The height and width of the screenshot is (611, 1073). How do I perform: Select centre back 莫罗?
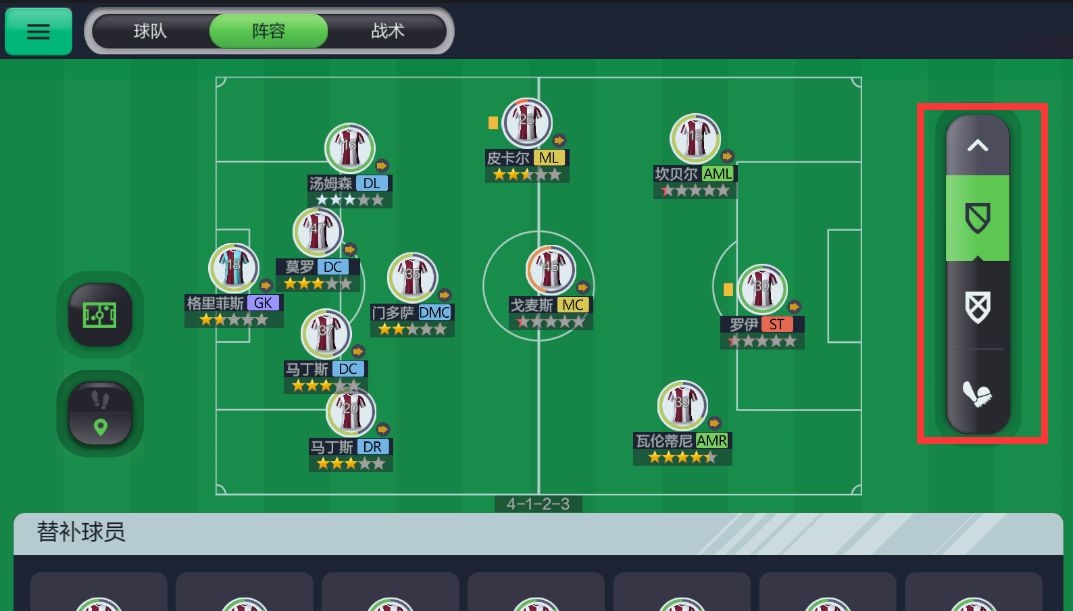(x=318, y=233)
